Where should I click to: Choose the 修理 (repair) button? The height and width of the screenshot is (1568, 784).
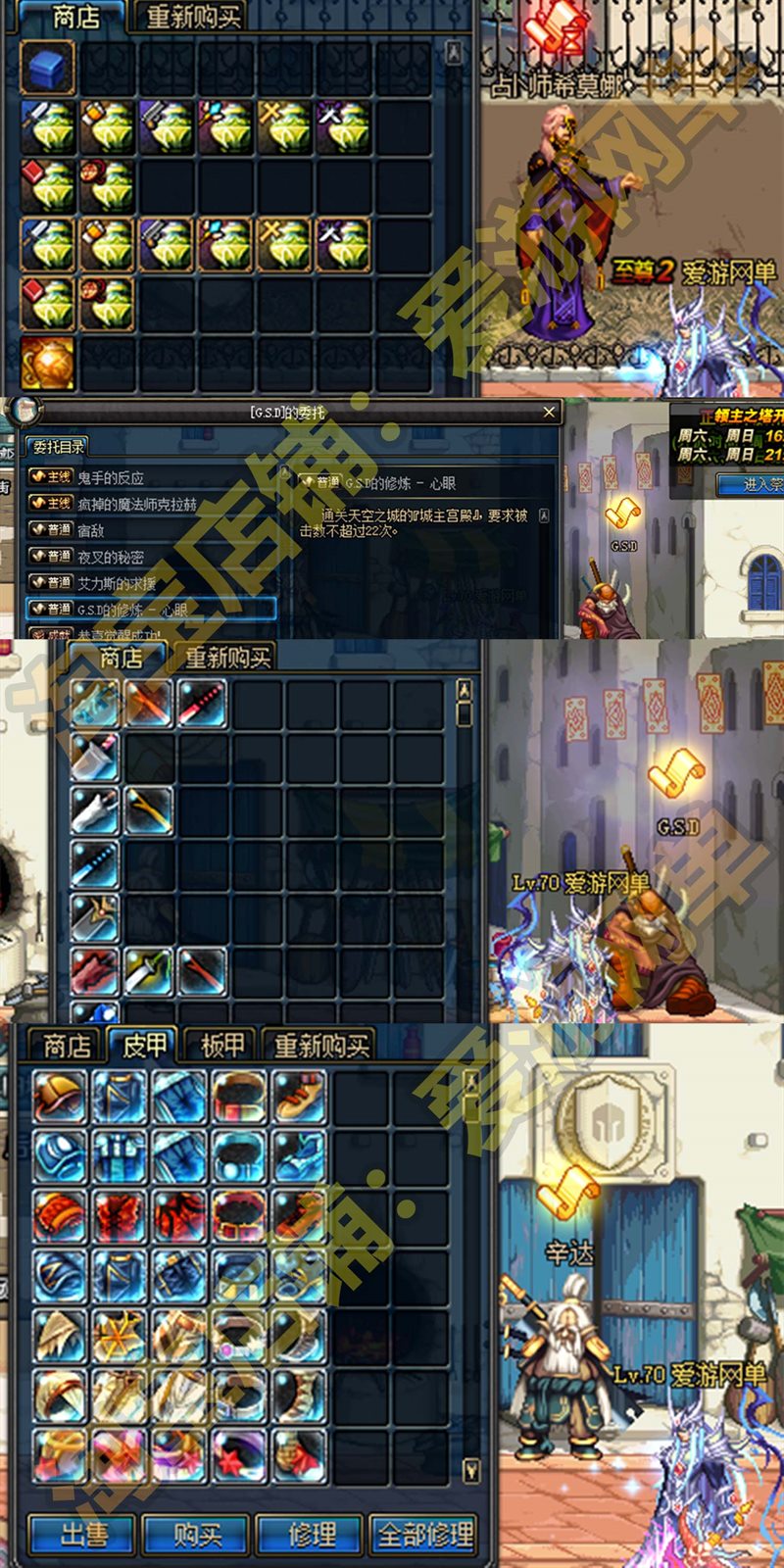pos(312,1535)
